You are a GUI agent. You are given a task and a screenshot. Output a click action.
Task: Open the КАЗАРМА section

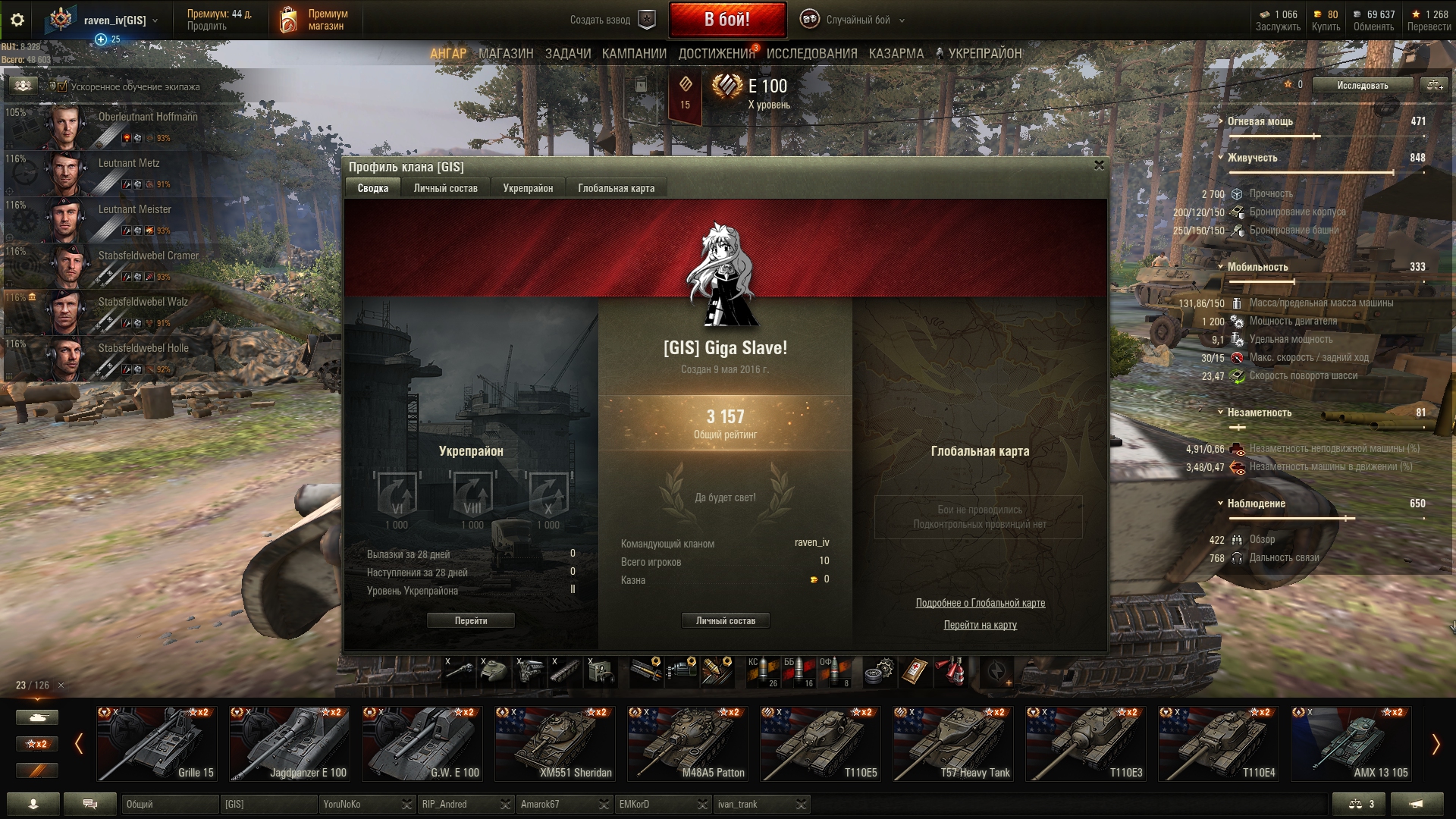tap(896, 54)
